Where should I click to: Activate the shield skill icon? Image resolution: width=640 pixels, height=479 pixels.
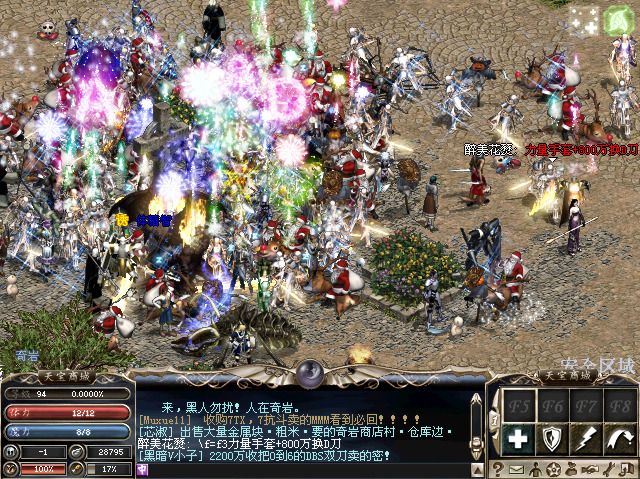(551, 438)
